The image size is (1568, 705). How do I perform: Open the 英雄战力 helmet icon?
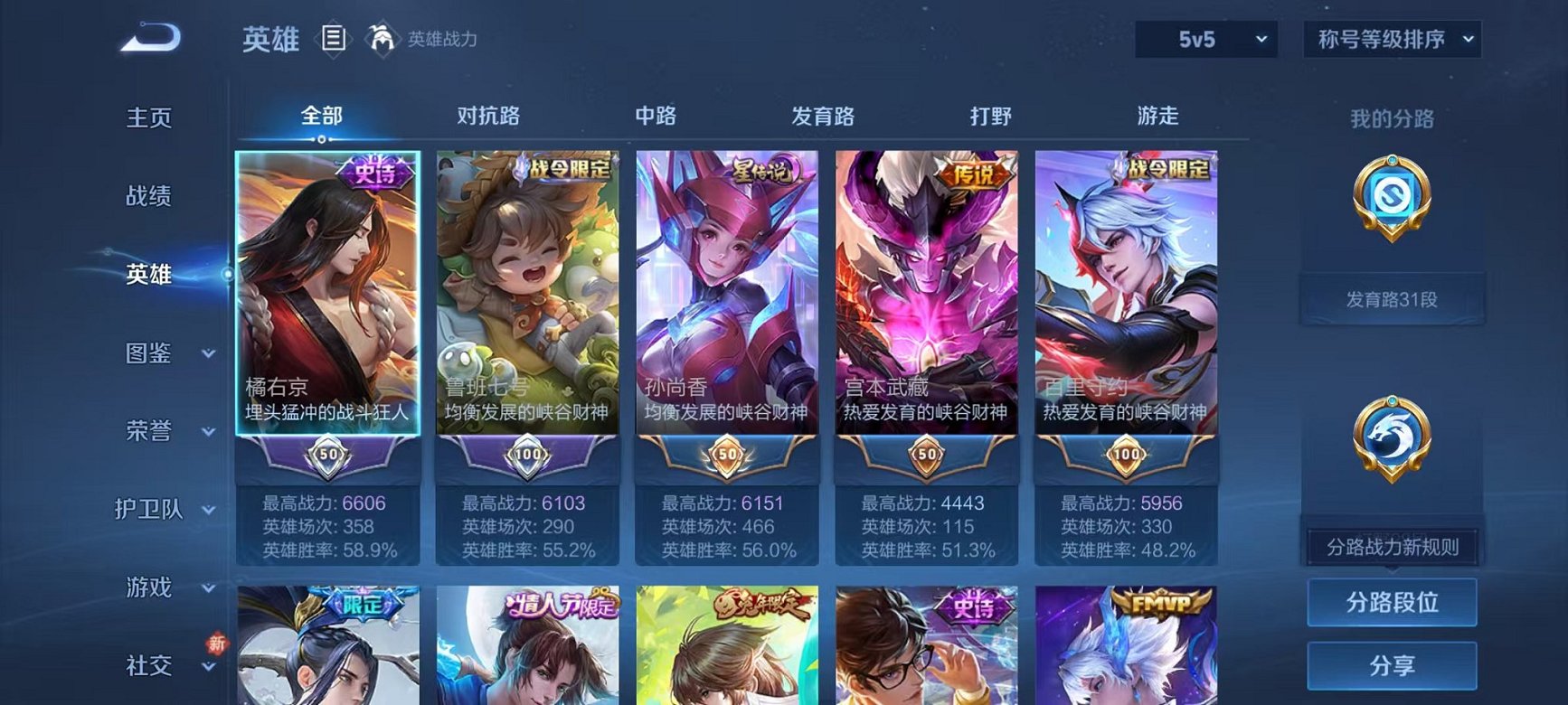coord(382,38)
